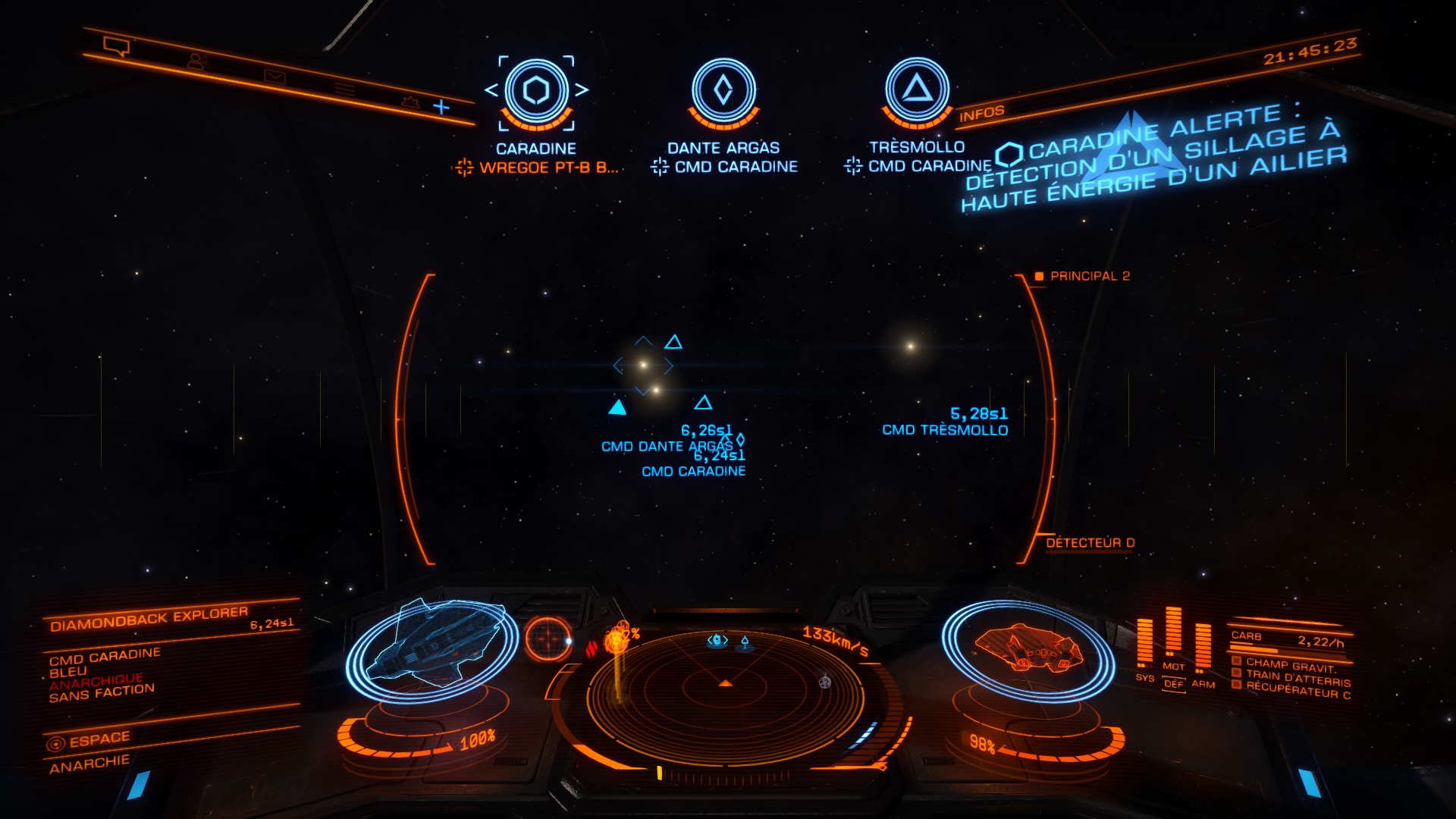Select the Principal 2 fire group label
The image size is (1456, 819).
tap(1089, 276)
